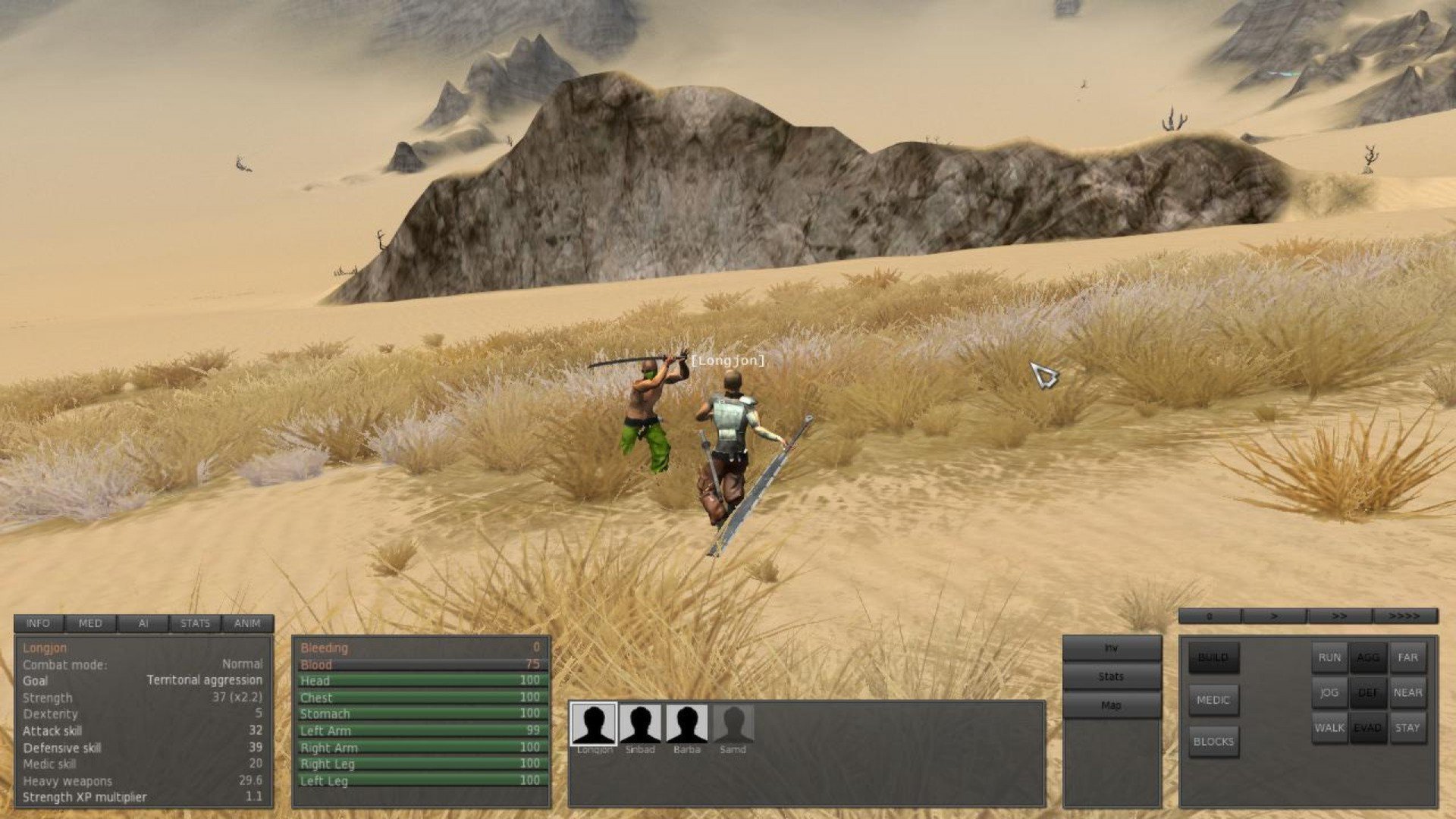
Task: Select the ANIM tab
Action: click(247, 623)
